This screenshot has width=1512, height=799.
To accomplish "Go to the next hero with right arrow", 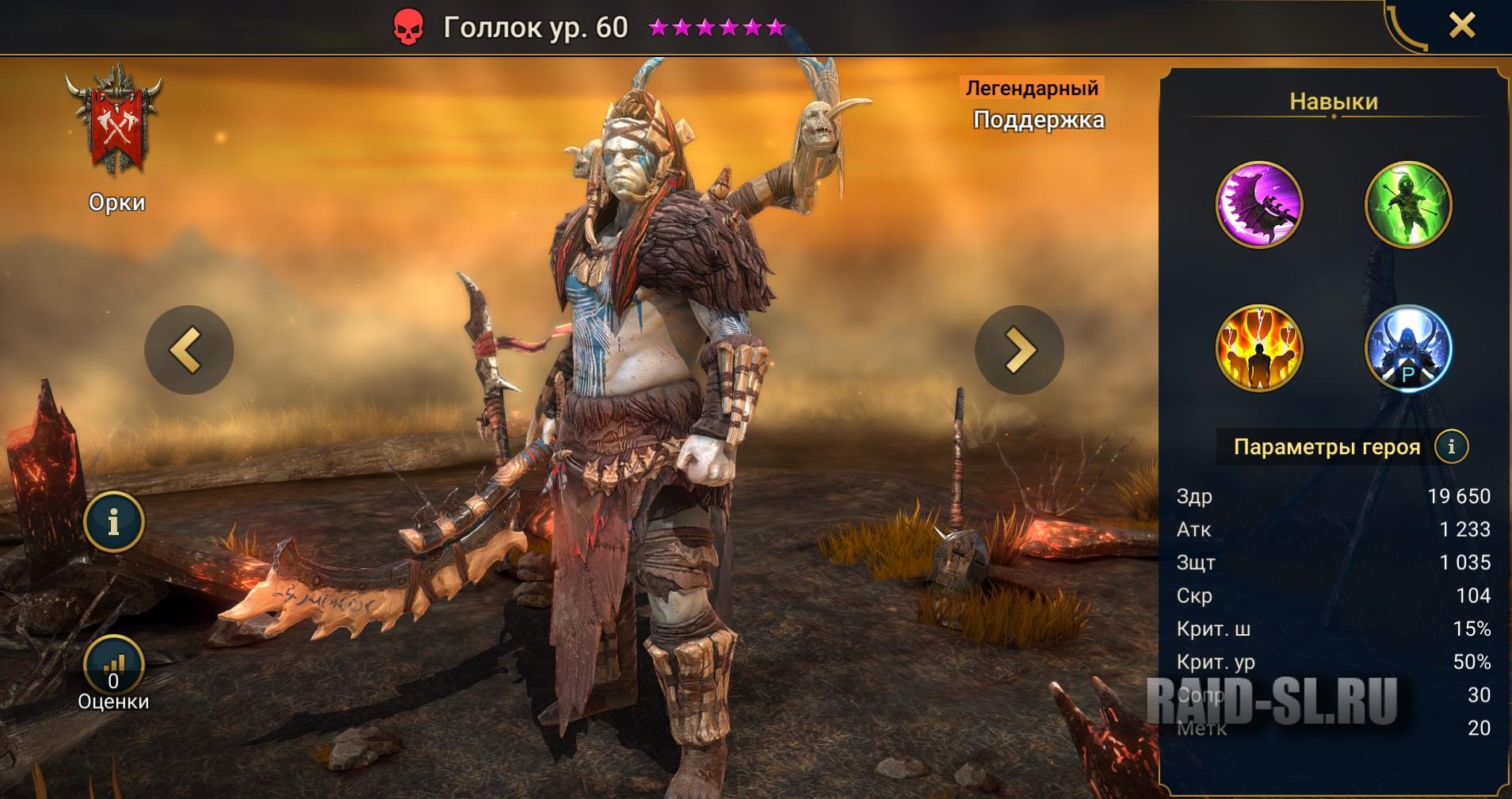I will click(1019, 350).
